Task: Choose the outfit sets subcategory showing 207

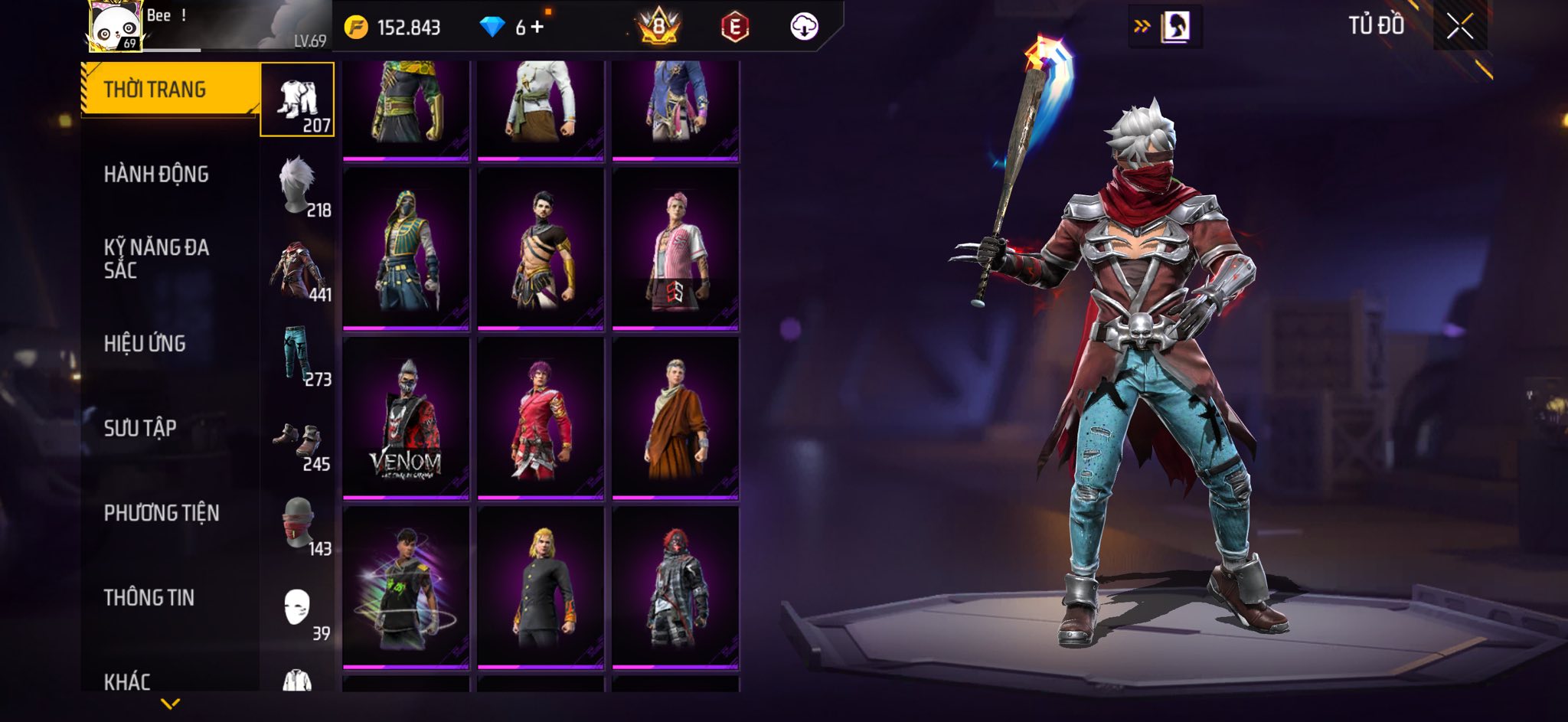Action: (x=298, y=100)
